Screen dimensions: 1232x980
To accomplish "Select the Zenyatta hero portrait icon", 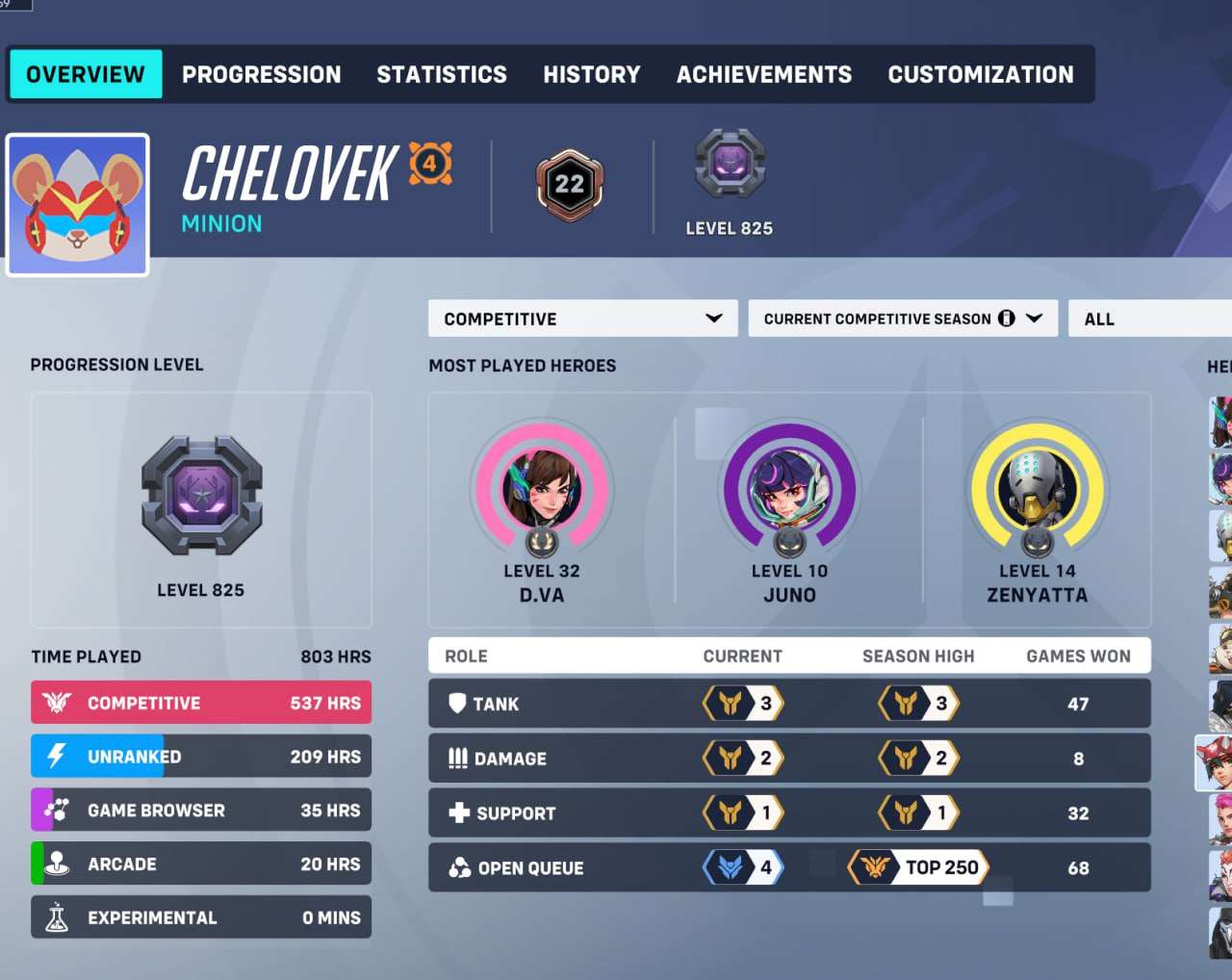I will (1038, 488).
